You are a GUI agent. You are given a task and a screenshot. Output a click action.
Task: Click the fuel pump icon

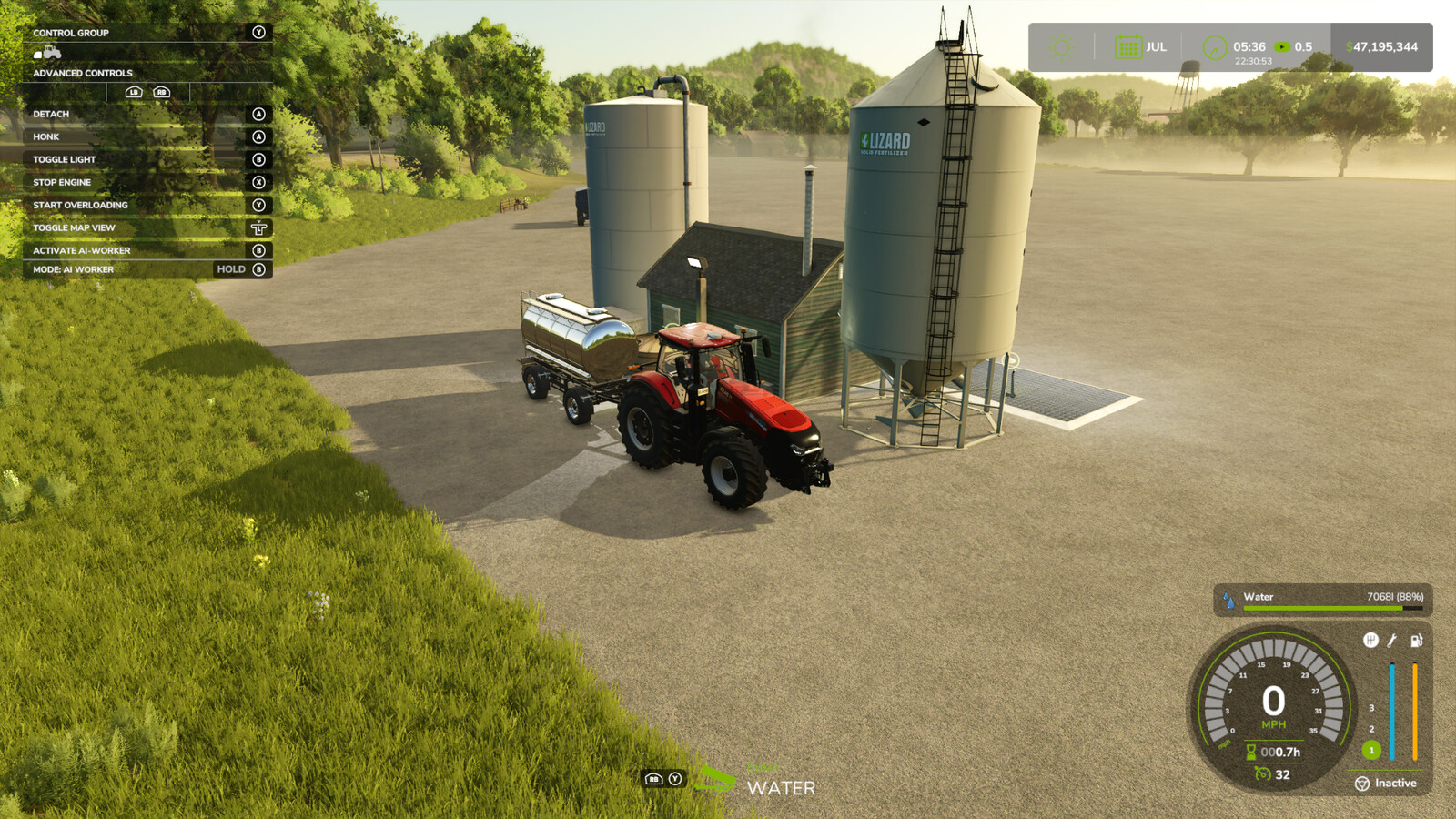1415,641
